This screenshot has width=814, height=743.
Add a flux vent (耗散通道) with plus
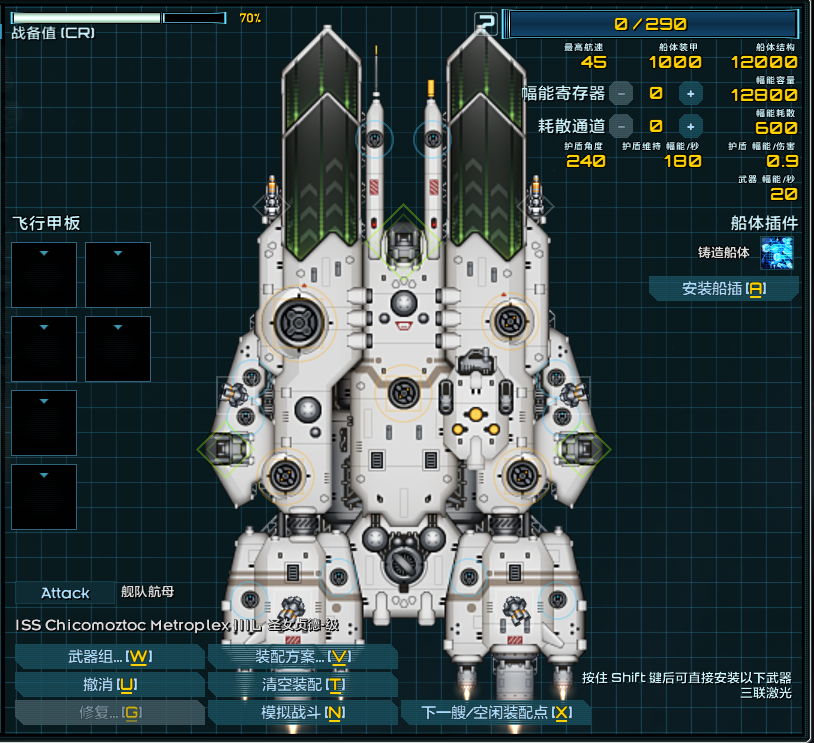pos(690,126)
